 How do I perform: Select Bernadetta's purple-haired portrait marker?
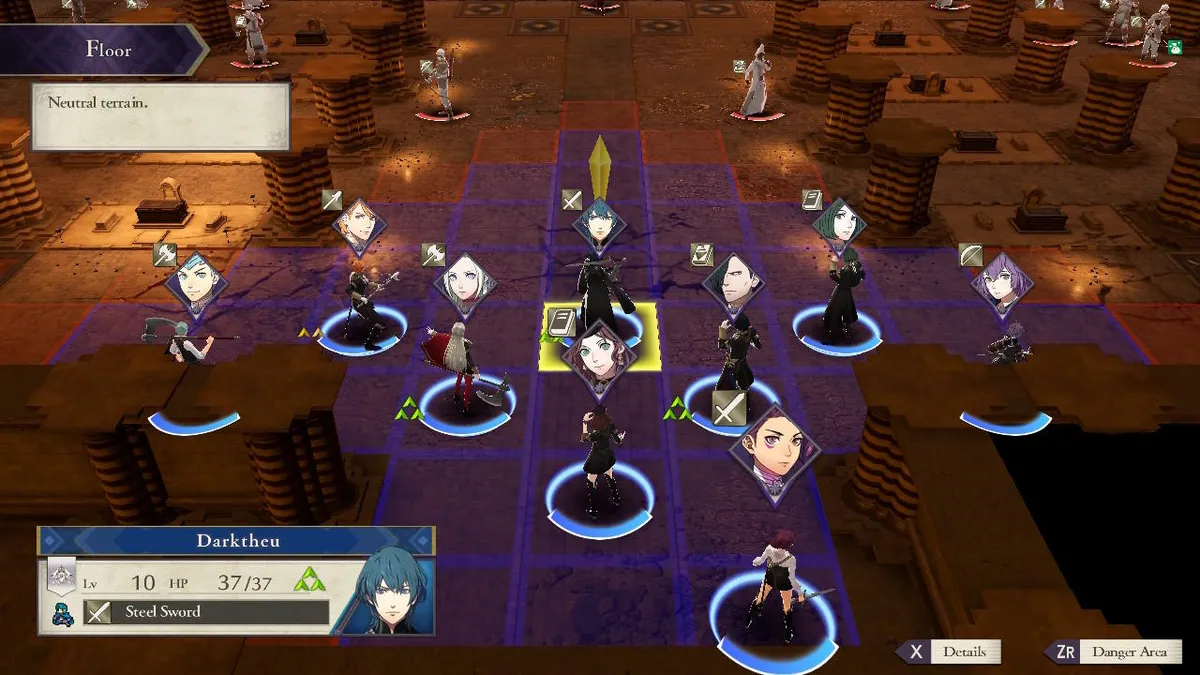pyautogui.click(x=1001, y=284)
